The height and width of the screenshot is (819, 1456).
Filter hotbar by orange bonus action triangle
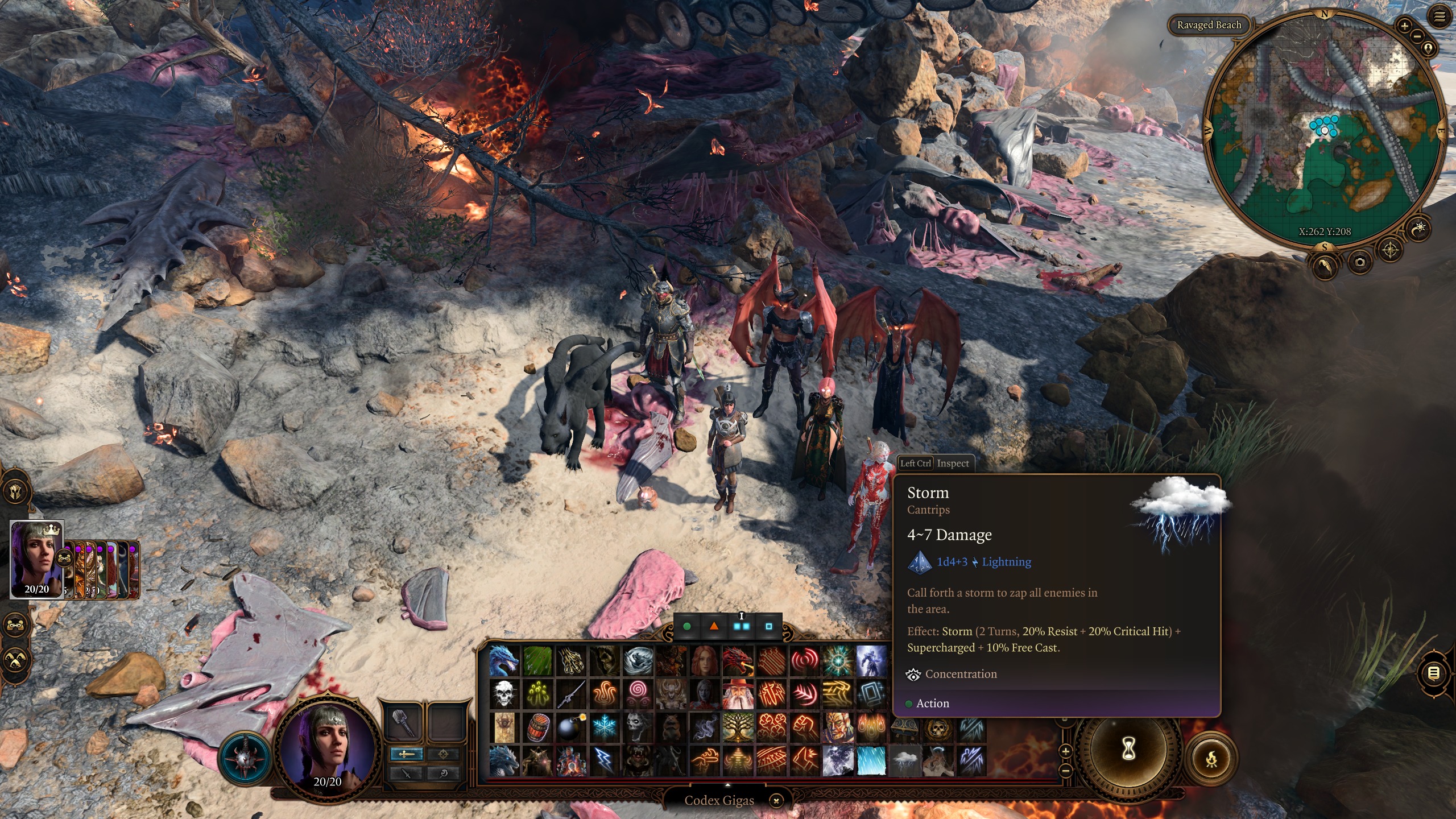pos(714,626)
